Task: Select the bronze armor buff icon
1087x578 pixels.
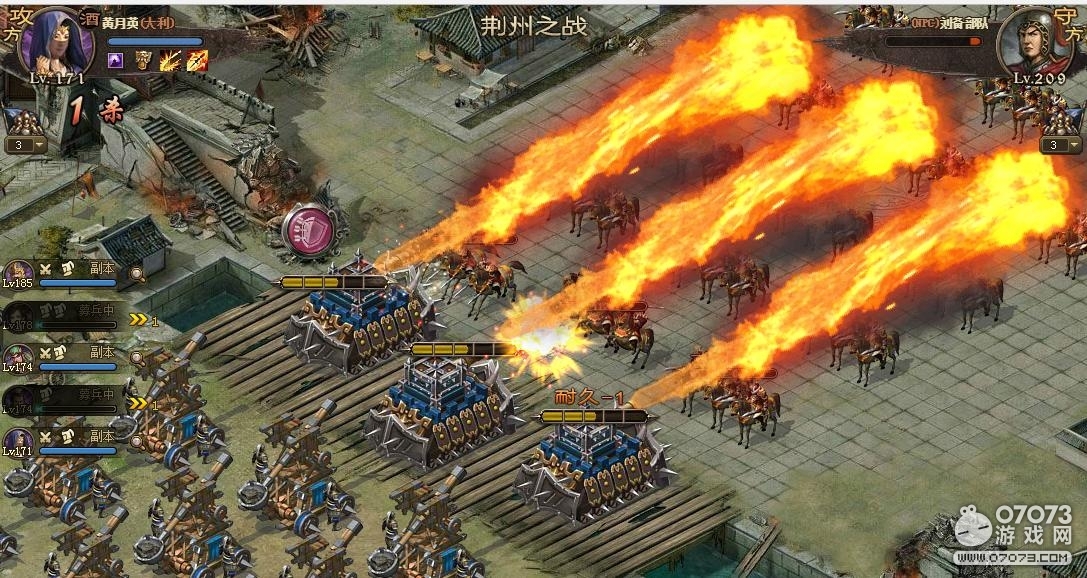Action: 143,60
